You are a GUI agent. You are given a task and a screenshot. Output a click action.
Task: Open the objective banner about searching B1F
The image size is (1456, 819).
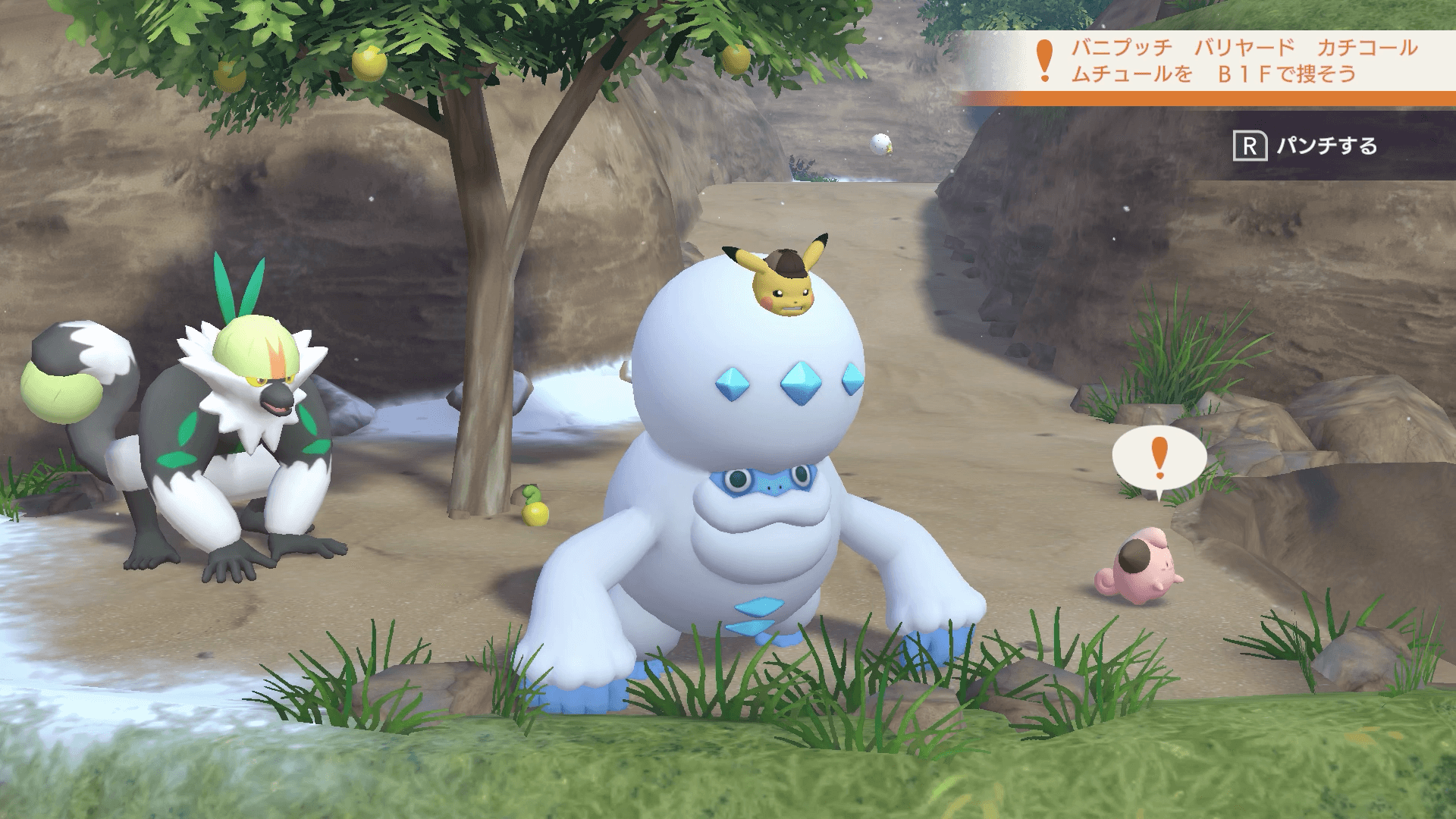pos(1228,62)
